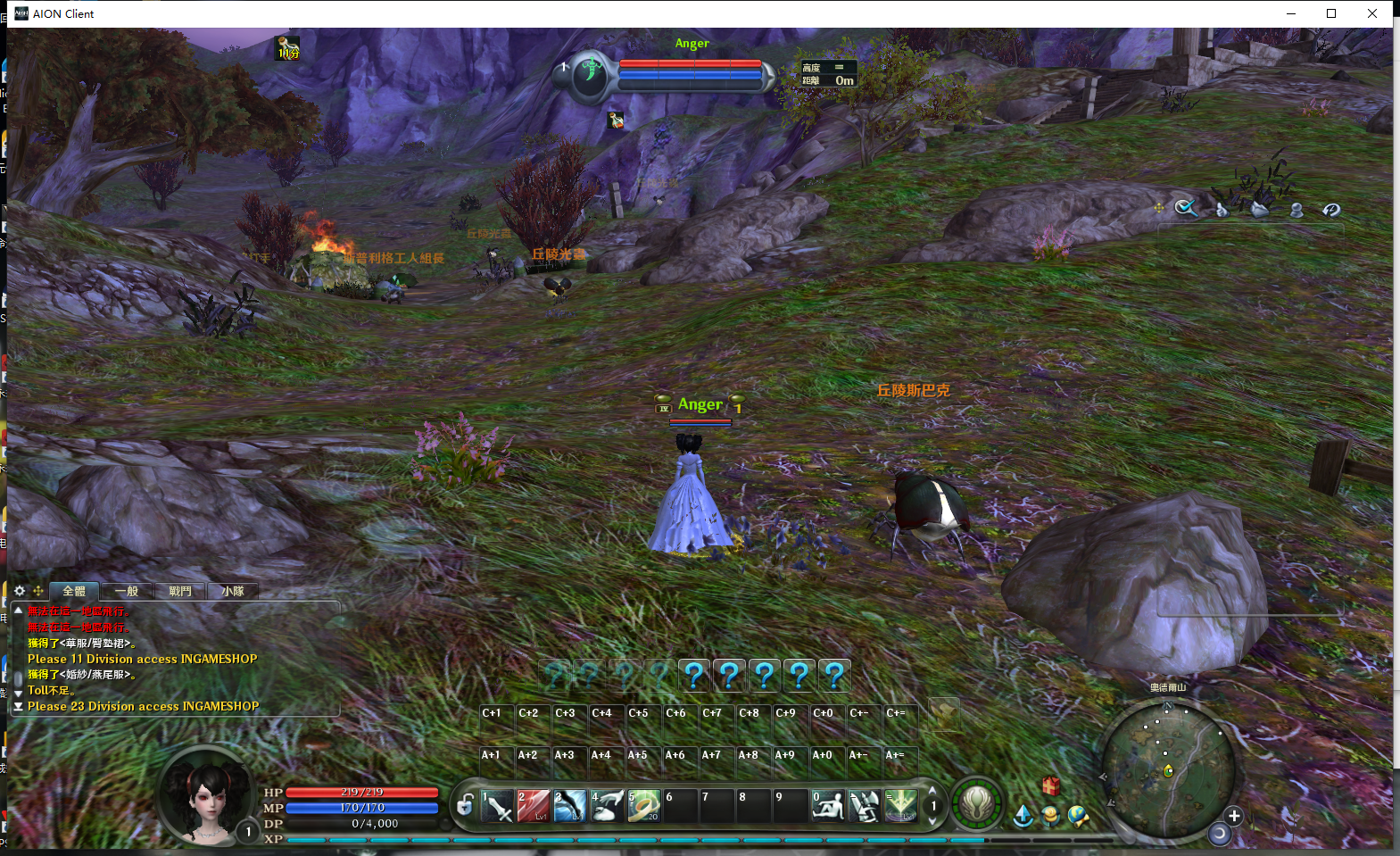Zoom in the minimap with the plus button
The image size is (1400, 856).
(x=1234, y=816)
